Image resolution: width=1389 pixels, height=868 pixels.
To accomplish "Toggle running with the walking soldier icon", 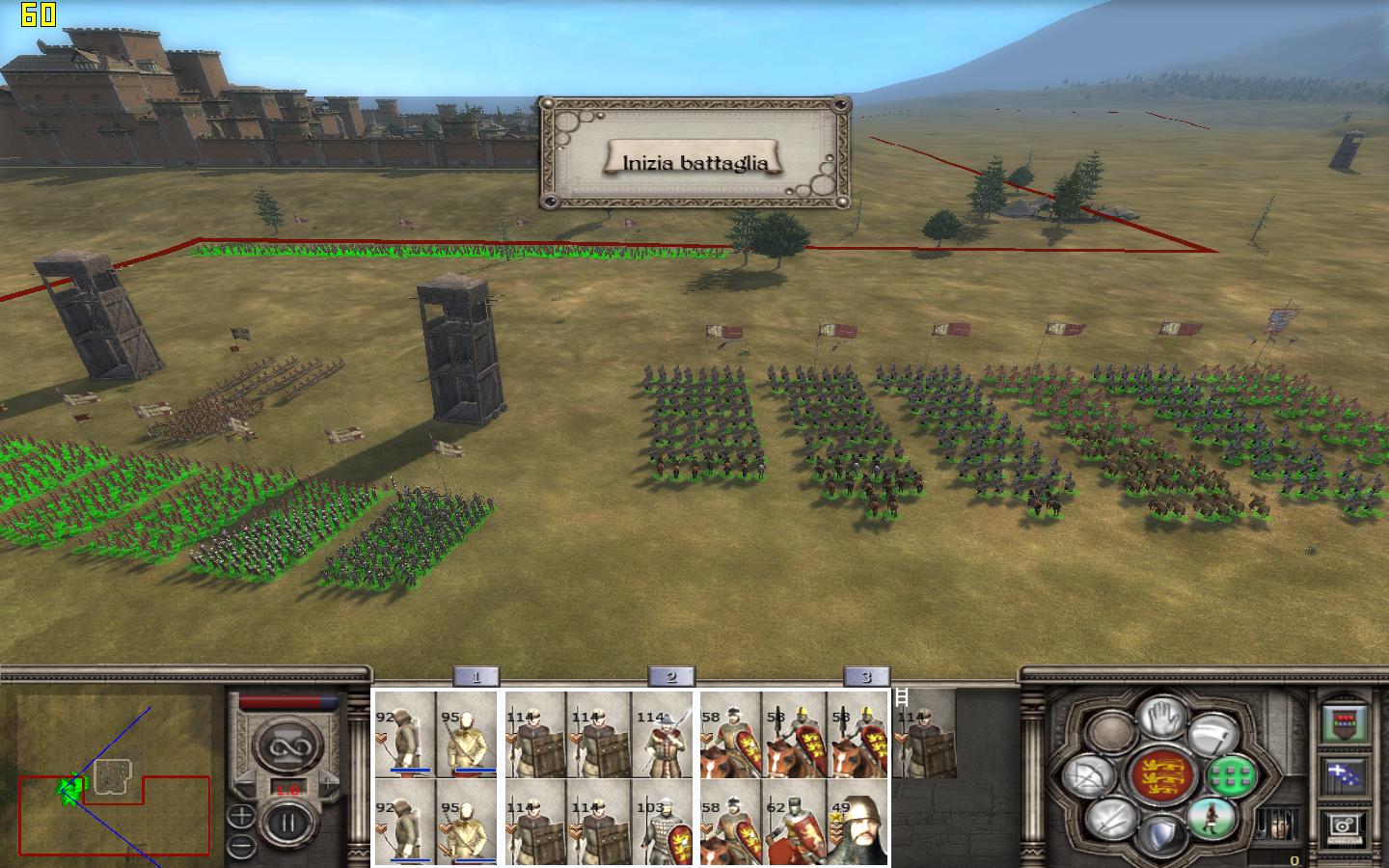I will pos(1212,819).
